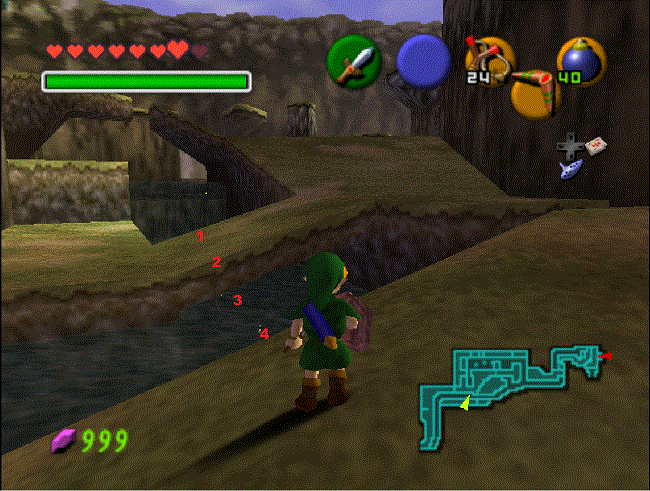Select the sword icon on the green button
This screenshot has width=650, height=491.
tap(352, 60)
